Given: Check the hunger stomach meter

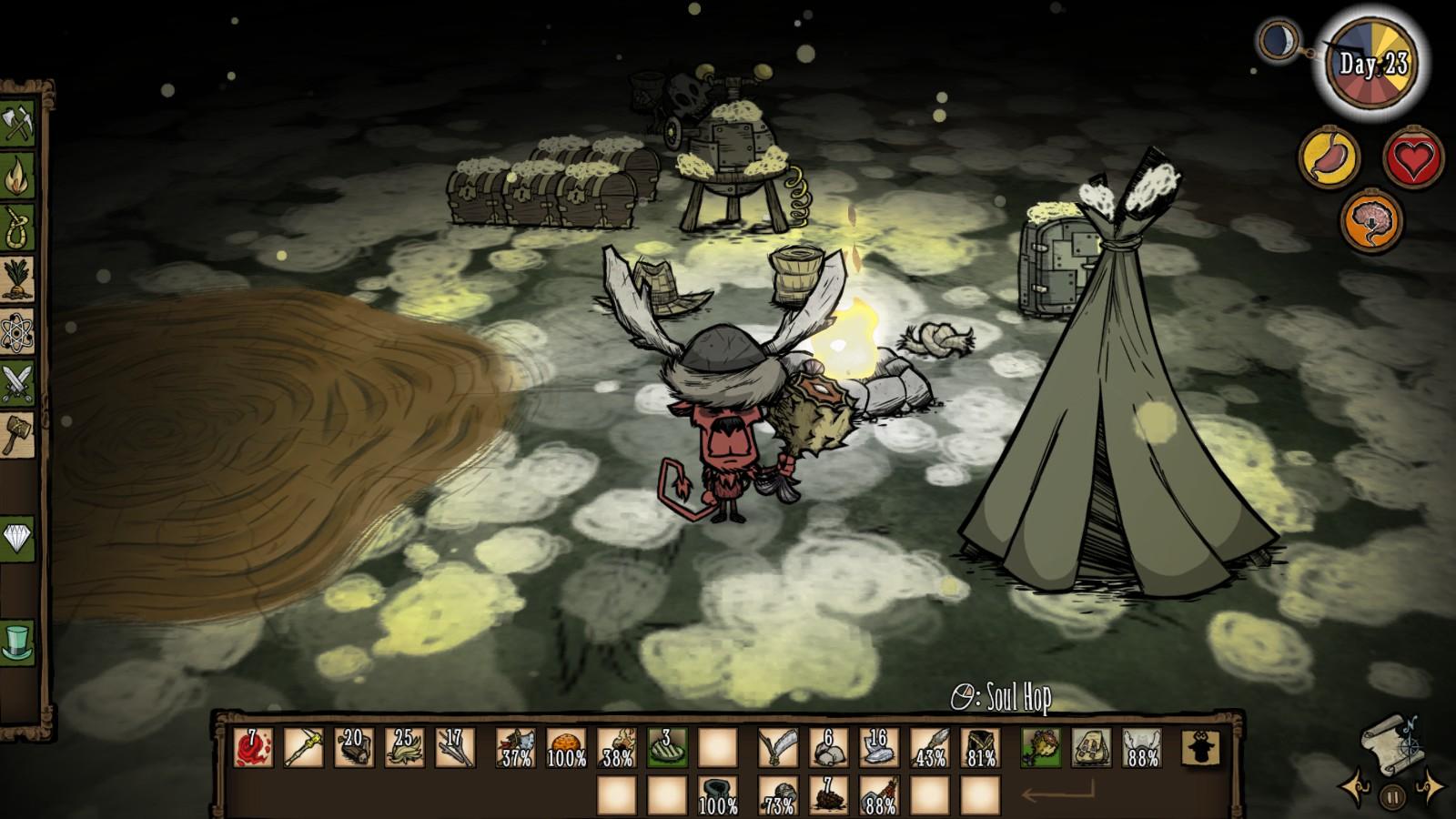Looking at the screenshot, I should (x=1330, y=157).
